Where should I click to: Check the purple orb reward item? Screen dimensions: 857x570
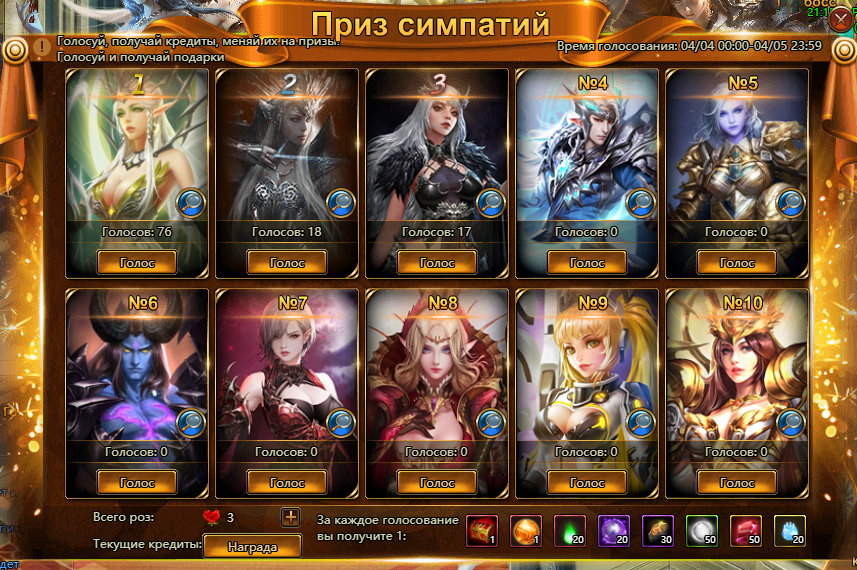pos(612,531)
